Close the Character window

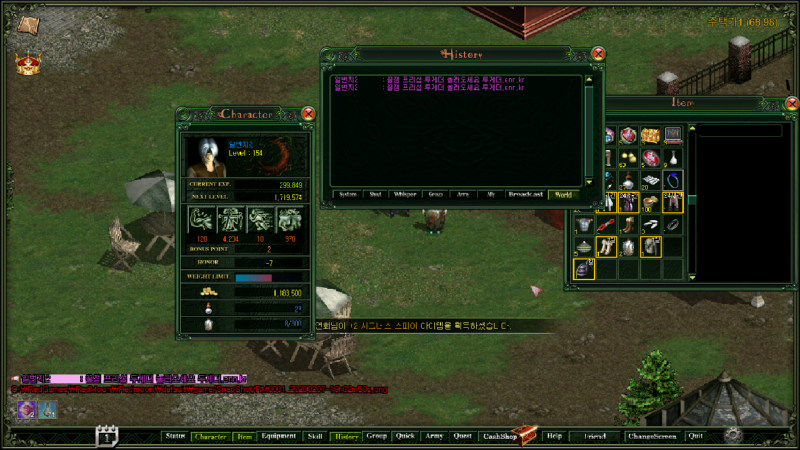[308, 114]
